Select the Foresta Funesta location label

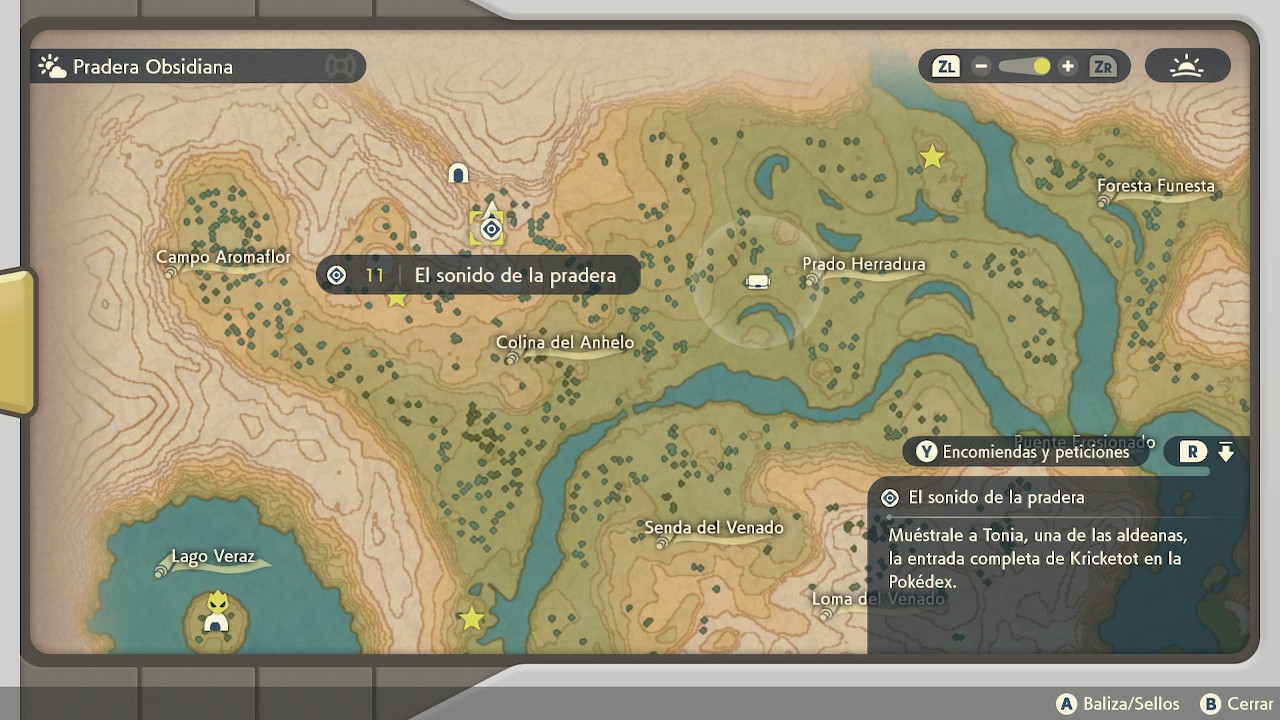pyautogui.click(x=1155, y=187)
